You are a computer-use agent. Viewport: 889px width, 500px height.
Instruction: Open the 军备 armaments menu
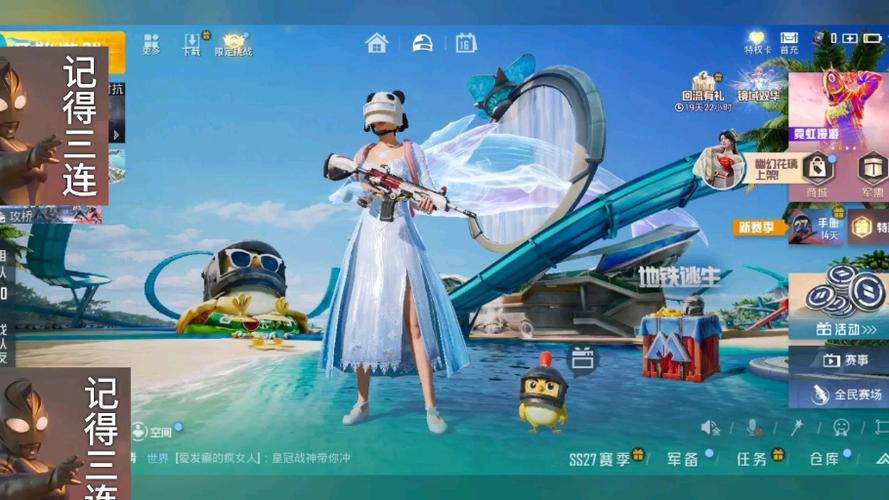click(685, 459)
